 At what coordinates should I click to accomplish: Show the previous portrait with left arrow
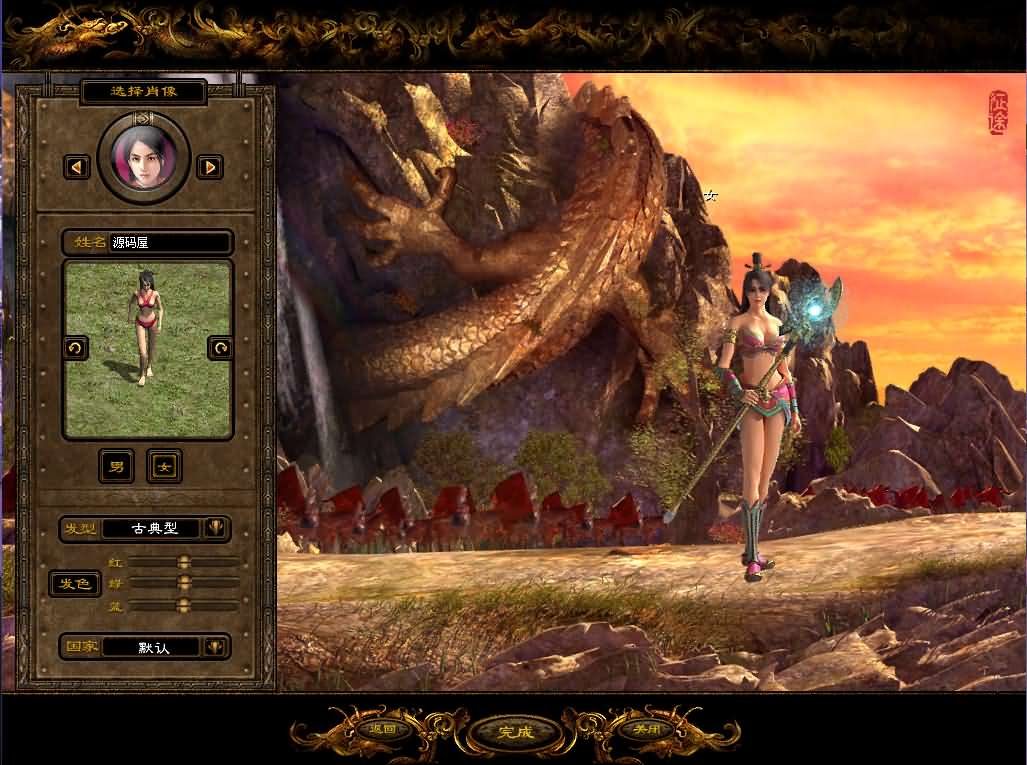click(77, 167)
